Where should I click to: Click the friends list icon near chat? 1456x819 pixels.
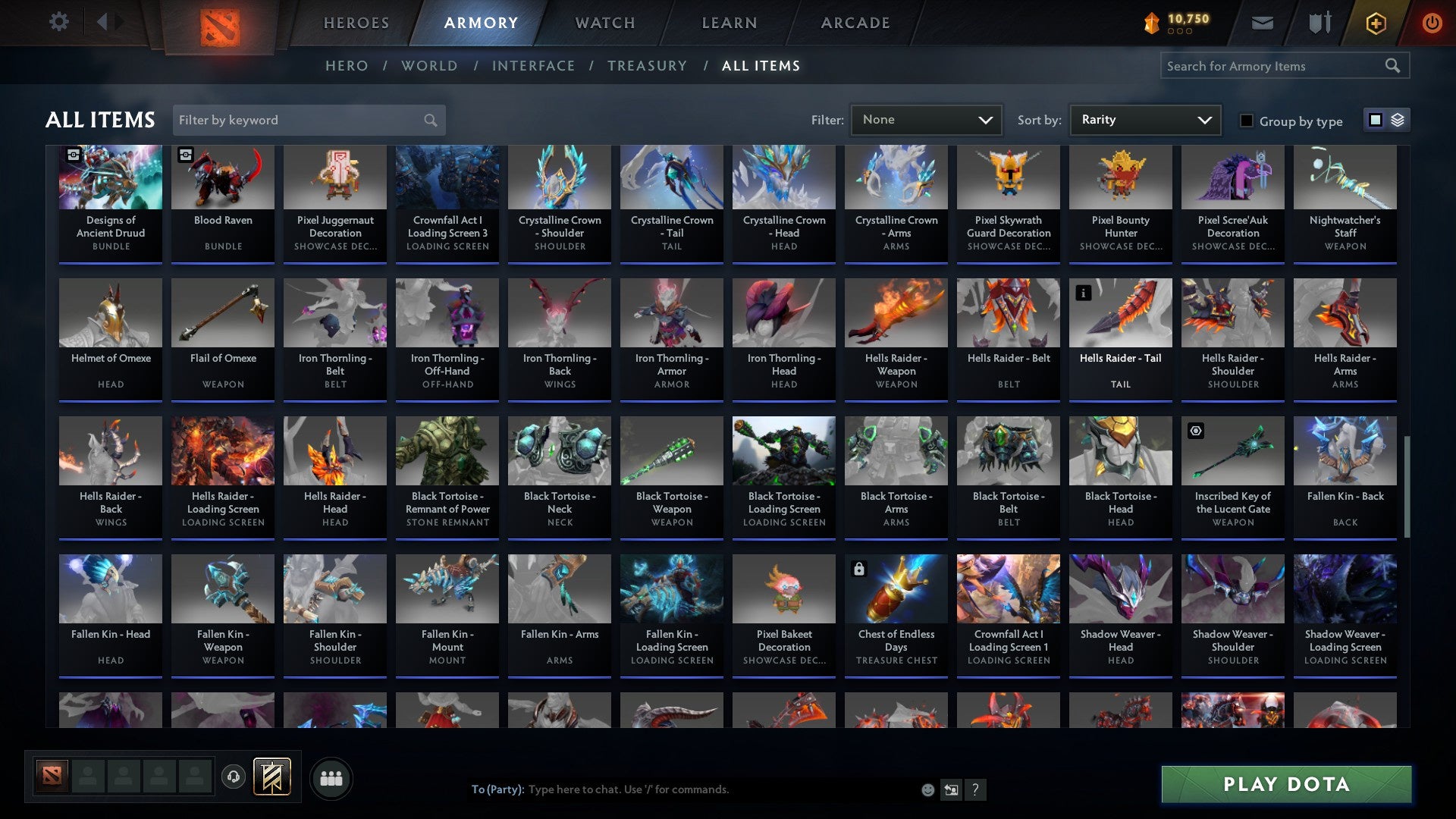331,777
